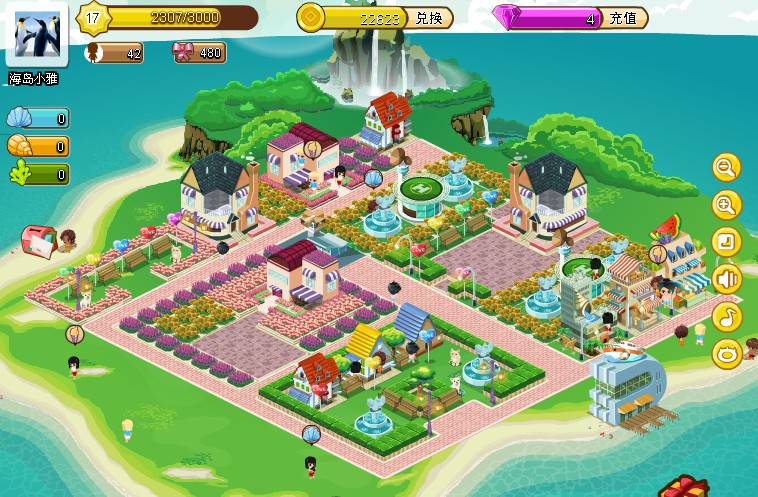The width and height of the screenshot is (758, 497).
Task: Toggle background music with the note button
Action: (726, 316)
